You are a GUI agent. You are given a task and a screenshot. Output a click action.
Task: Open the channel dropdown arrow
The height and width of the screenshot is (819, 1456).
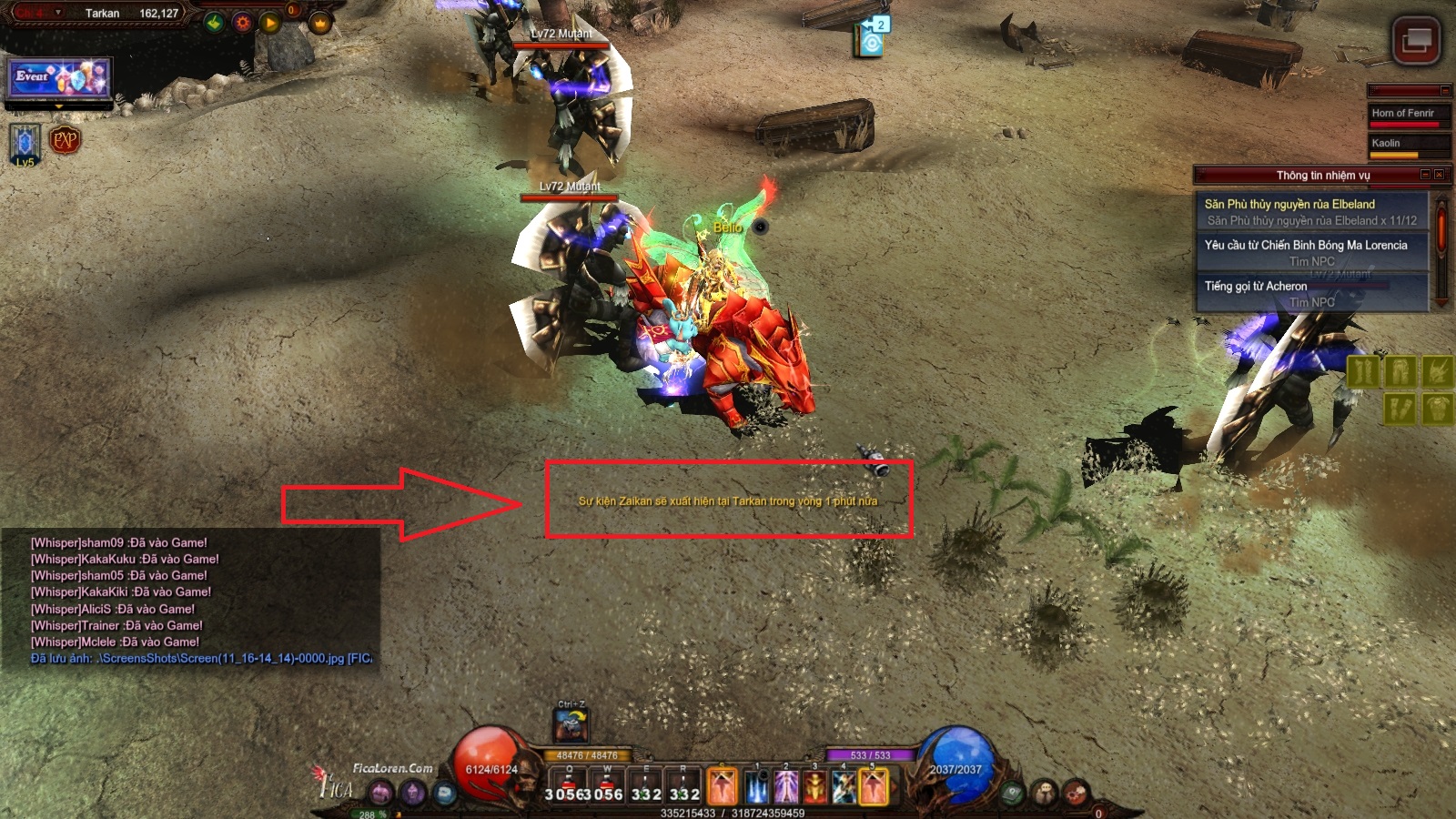tap(58, 13)
